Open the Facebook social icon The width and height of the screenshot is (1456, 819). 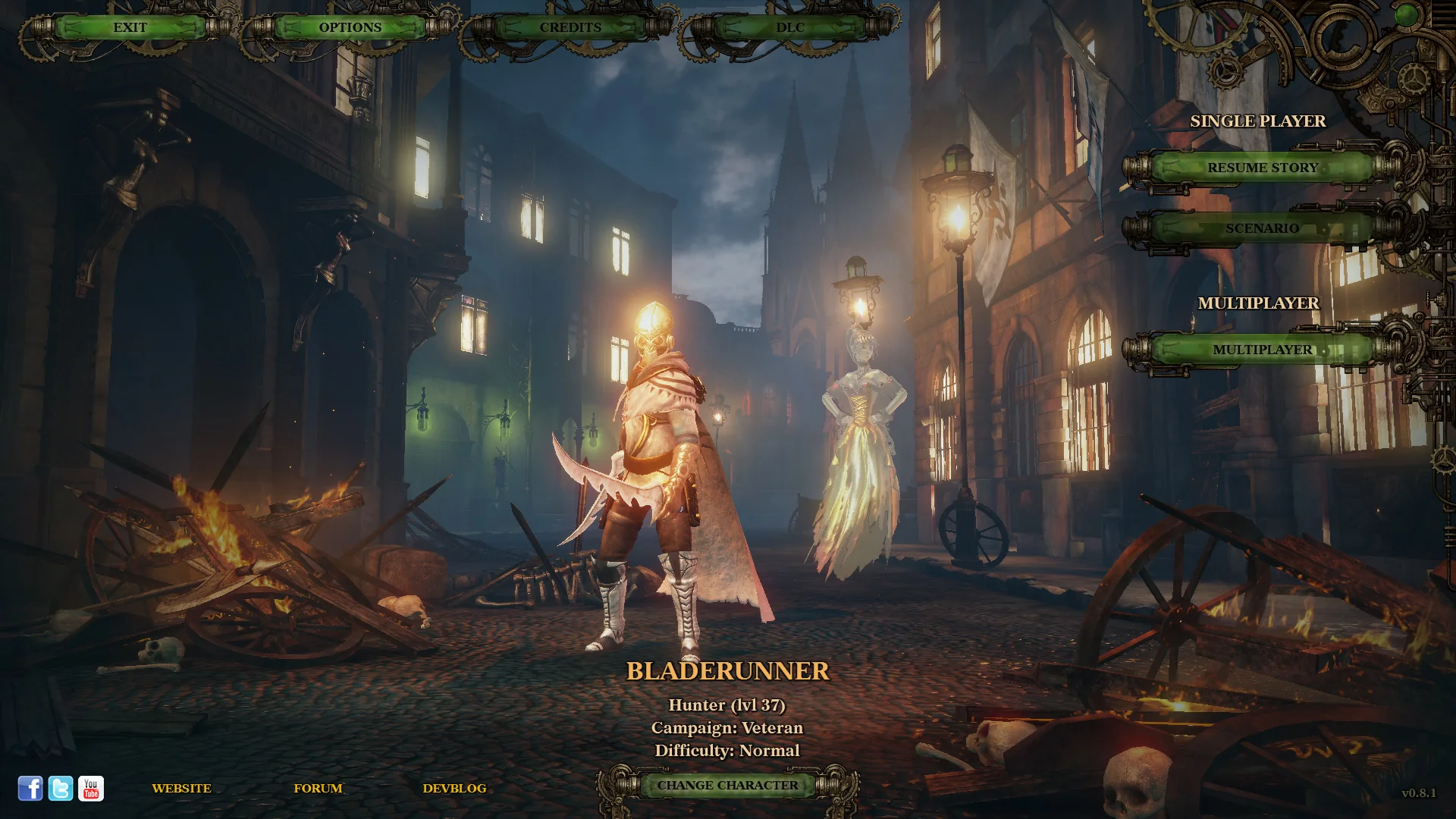(30, 788)
